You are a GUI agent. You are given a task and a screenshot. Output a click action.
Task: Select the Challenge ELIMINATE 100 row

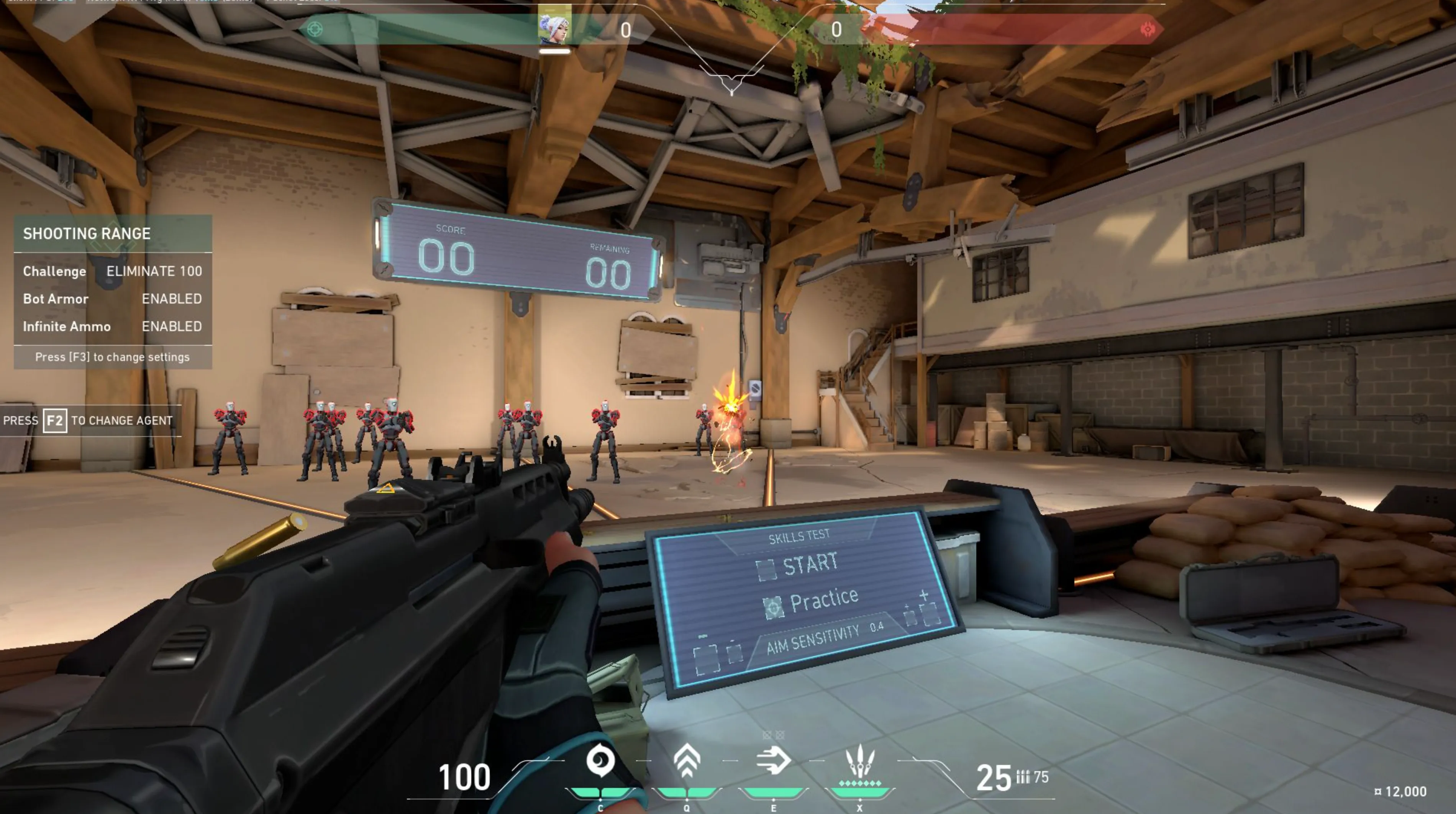point(113,271)
